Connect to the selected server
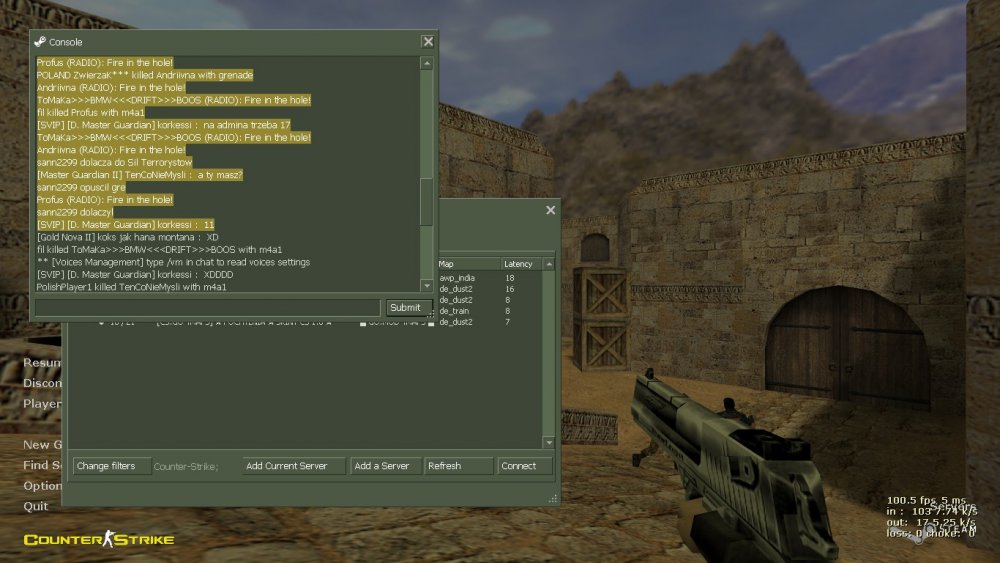The height and width of the screenshot is (563, 1000). point(526,466)
